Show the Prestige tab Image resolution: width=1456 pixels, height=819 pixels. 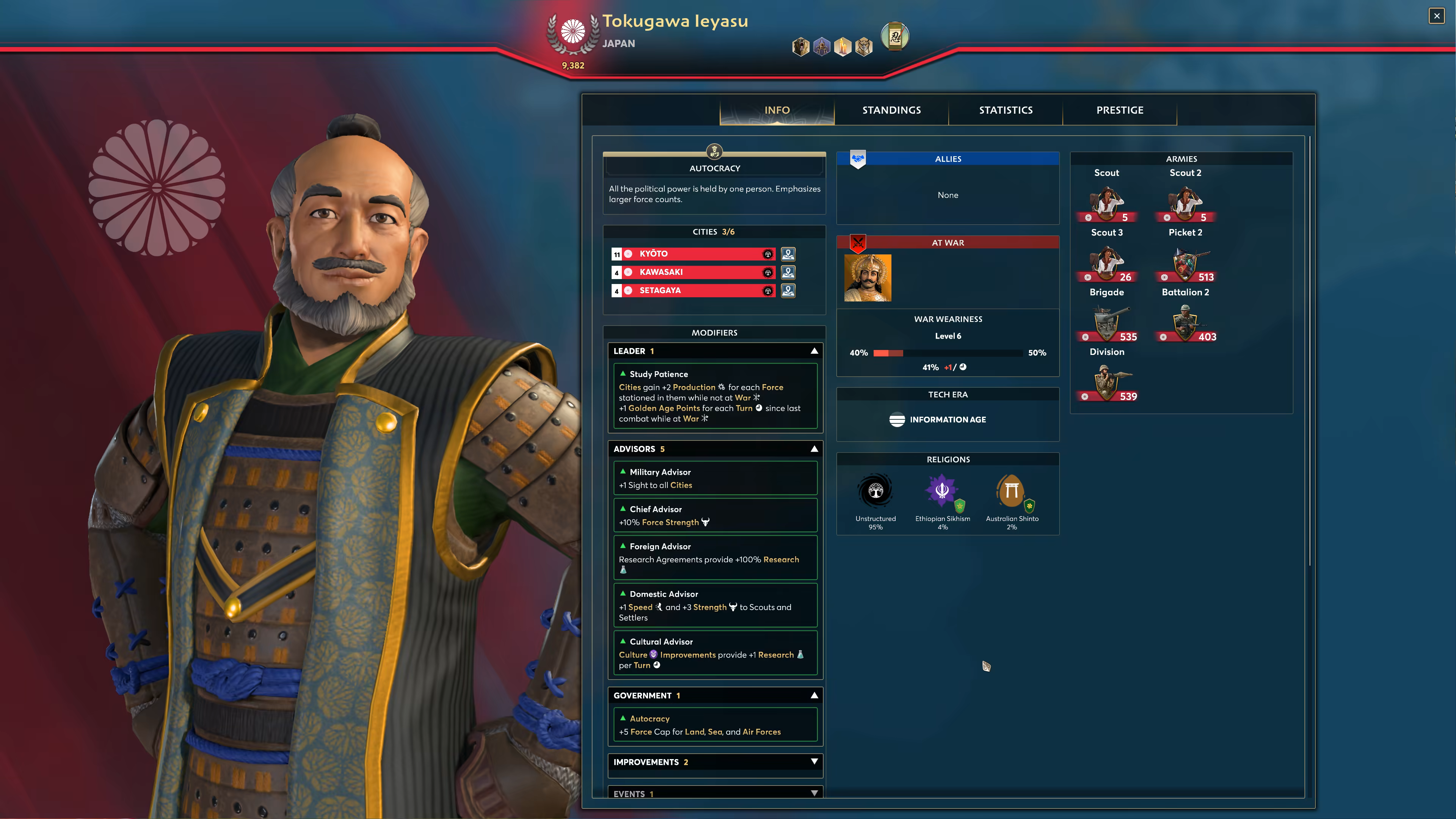click(x=1120, y=110)
